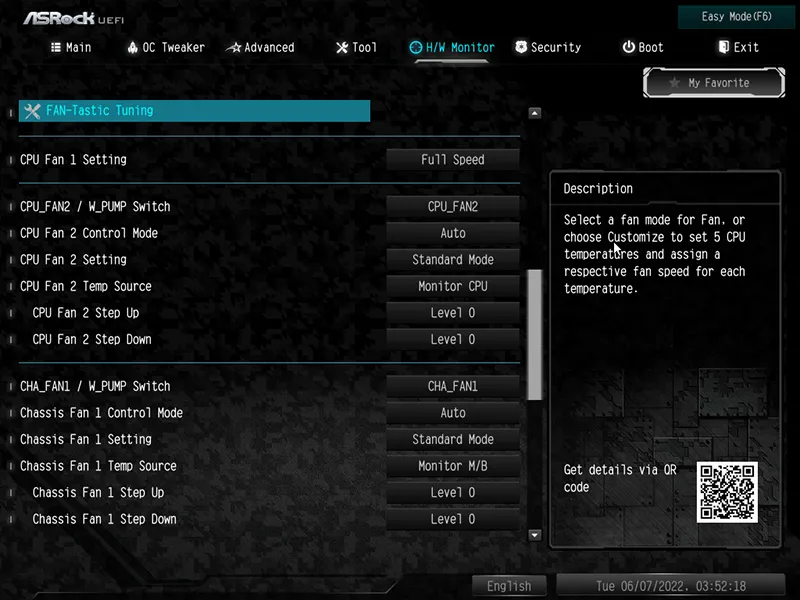This screenshot has height=600, width=800.
Task: Switch to Easy Mode
Action: coord(737,17)
